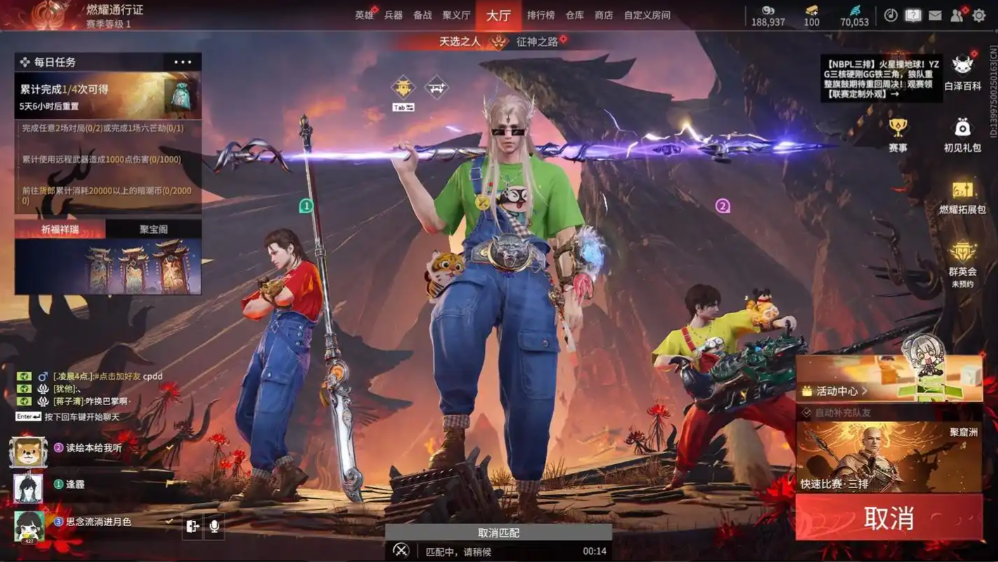Screen dimensions: 998x562
Task: Open 白泽百科 encyclopedia
Action: pos(962,72)
